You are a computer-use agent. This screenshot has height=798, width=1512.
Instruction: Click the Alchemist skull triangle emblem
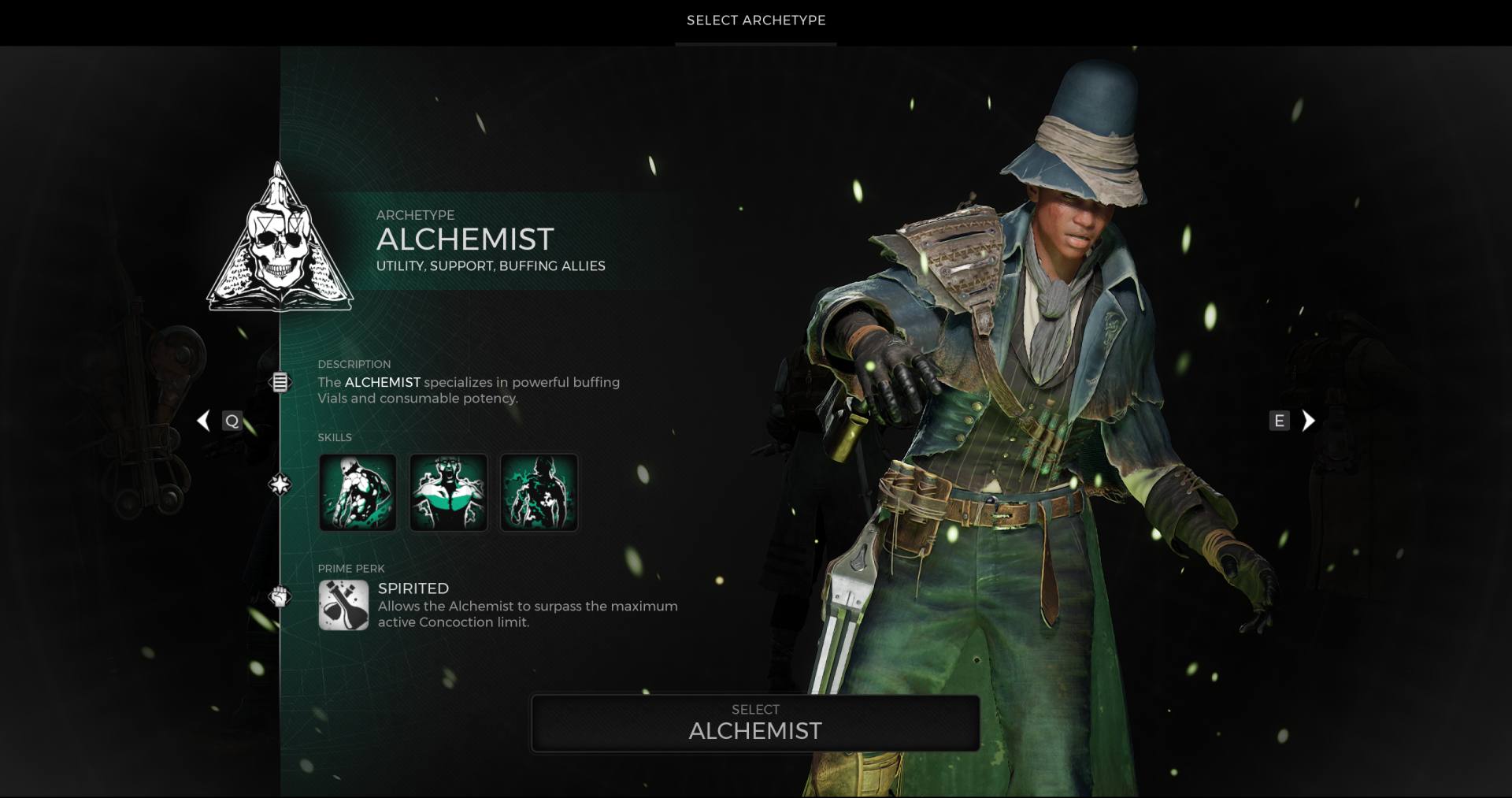(x=280, y=240)
